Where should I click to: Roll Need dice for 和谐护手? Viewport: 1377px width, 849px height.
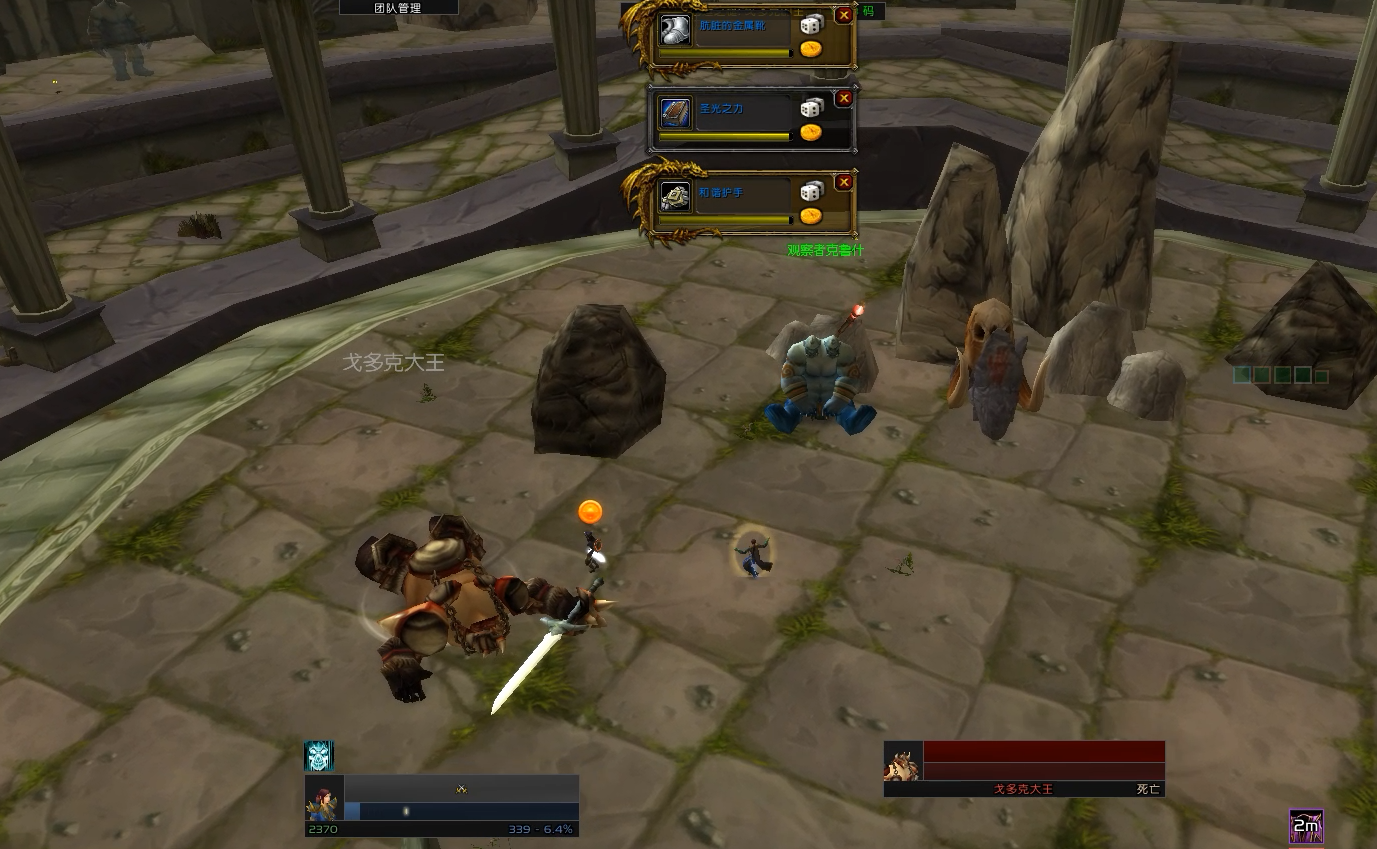tap(812, 191)
